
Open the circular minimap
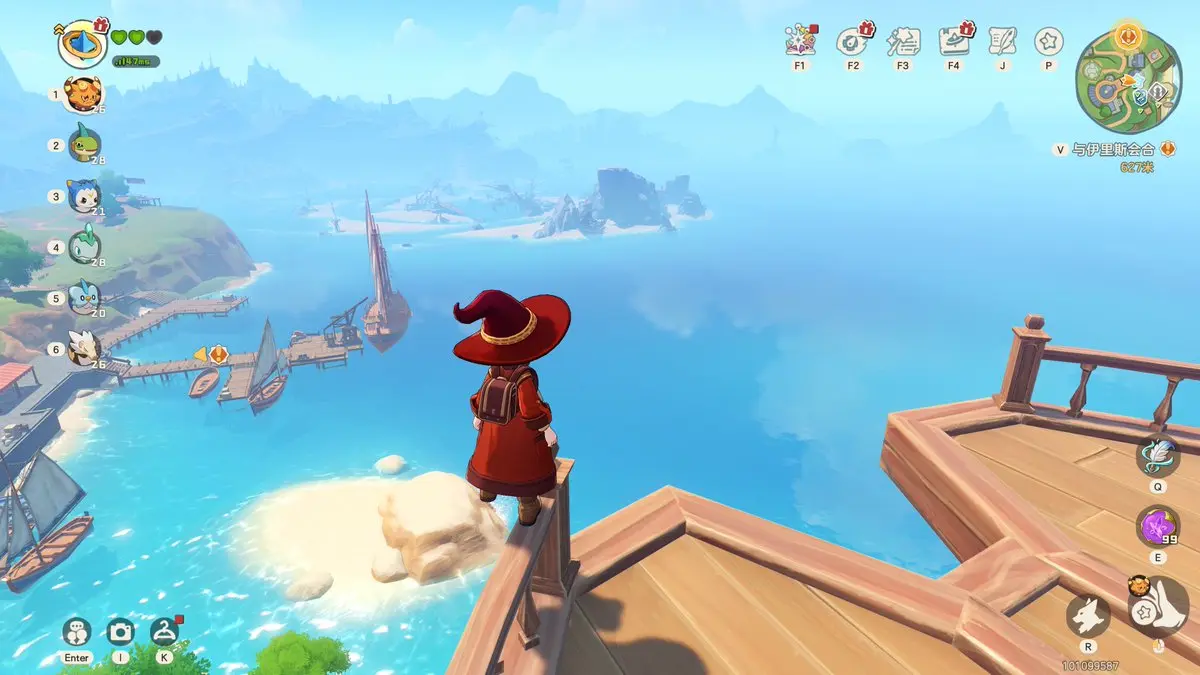pyautogui.click(x=1128, y=78)
